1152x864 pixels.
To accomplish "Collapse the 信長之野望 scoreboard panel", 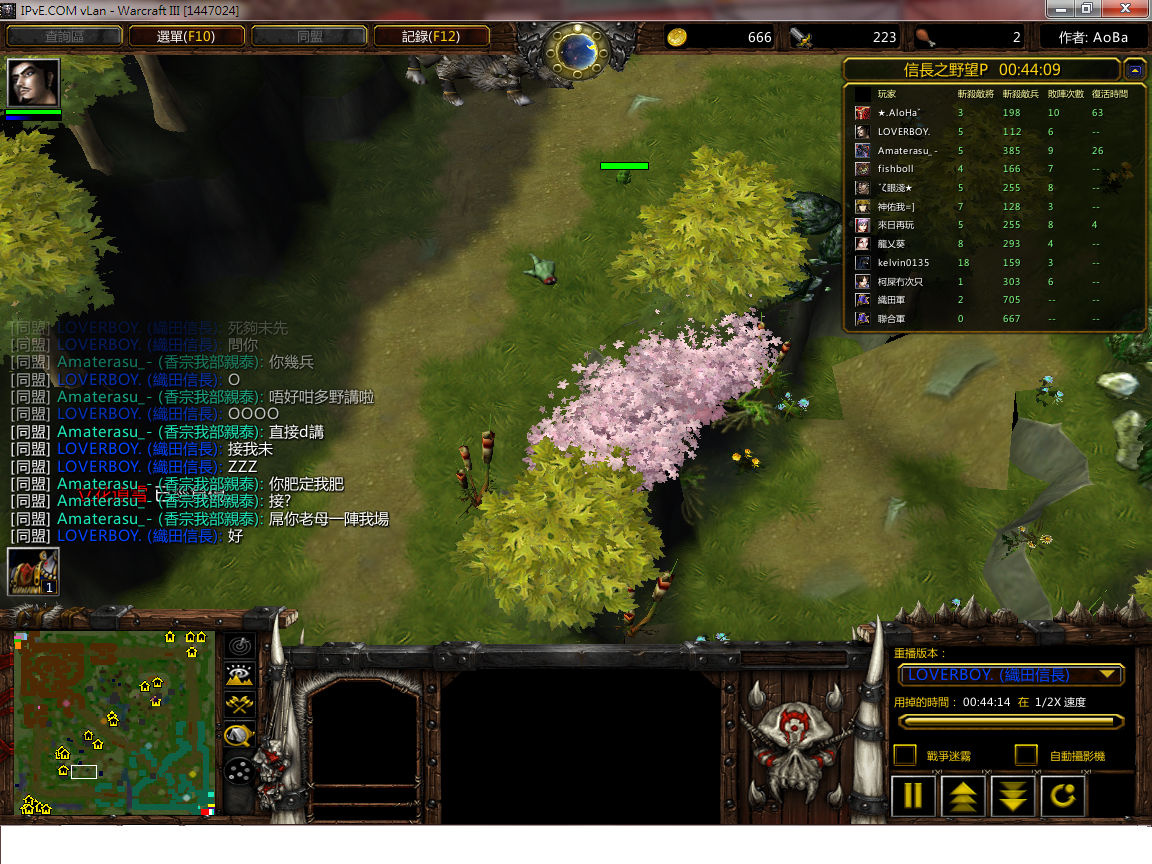I will pyautogui.click(x=1134, y=70).
